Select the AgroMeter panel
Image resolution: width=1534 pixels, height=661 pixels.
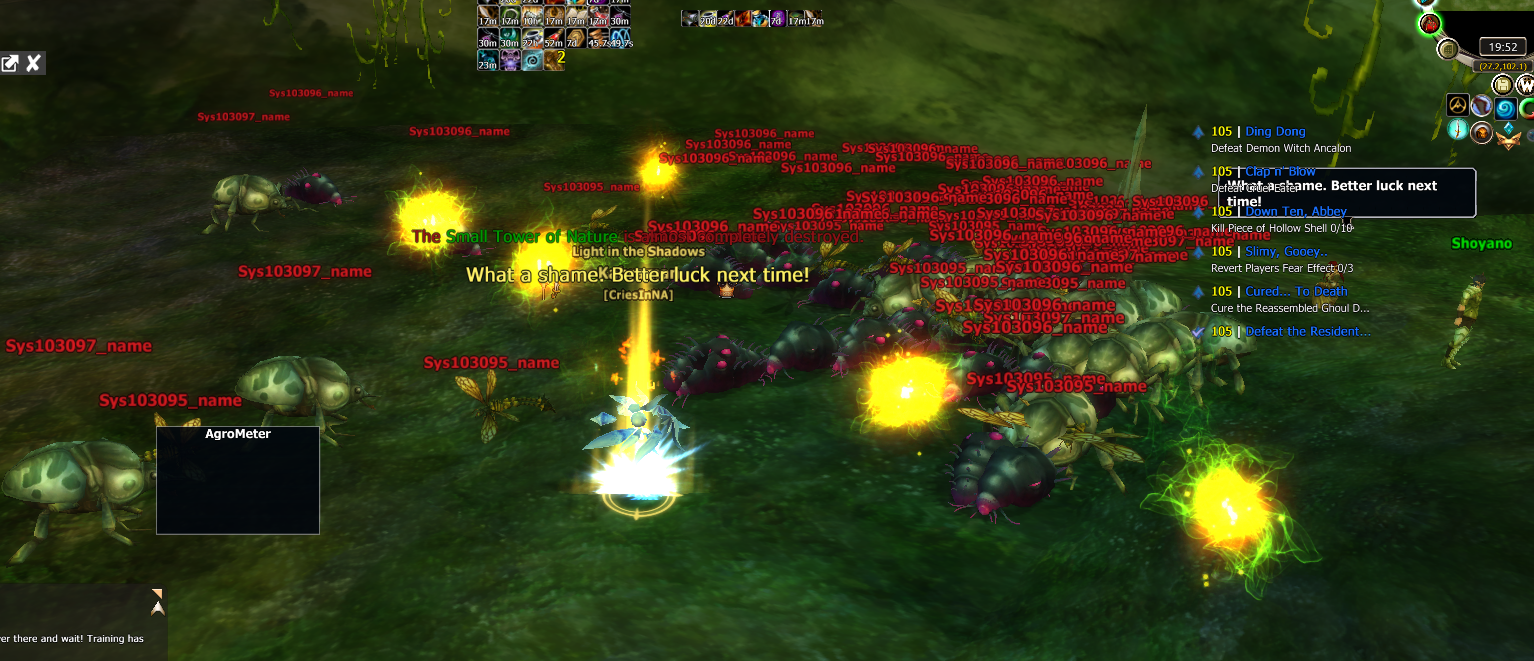click(238, 480)
